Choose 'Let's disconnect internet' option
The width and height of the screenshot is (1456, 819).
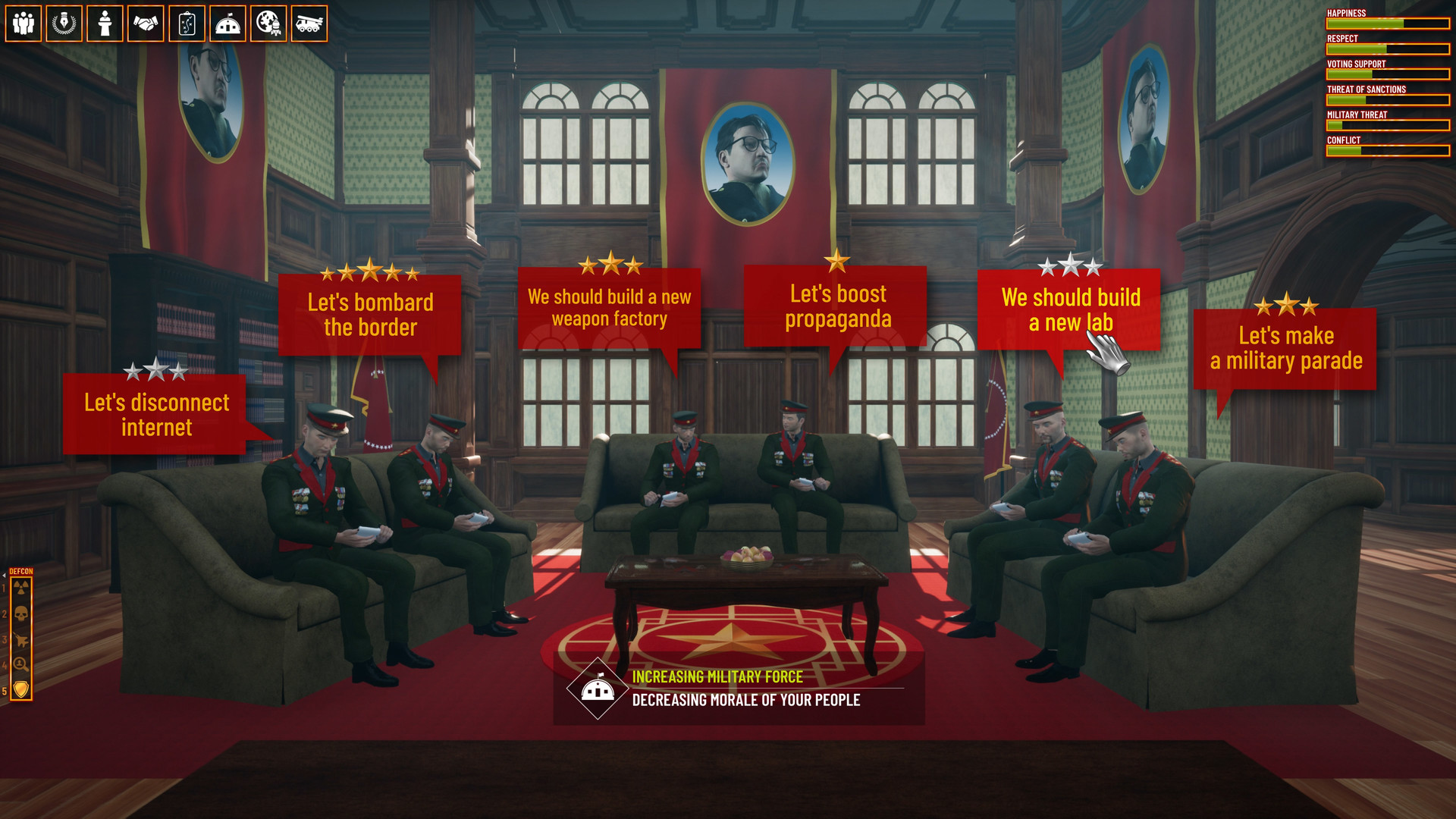156,415
